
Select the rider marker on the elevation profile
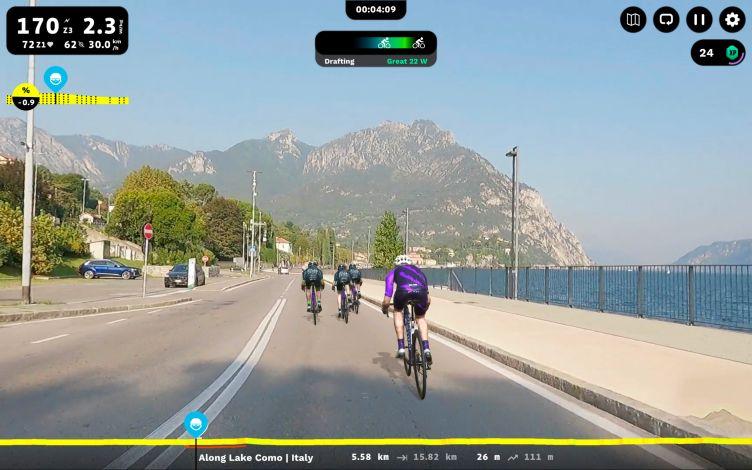click(56, 77)
